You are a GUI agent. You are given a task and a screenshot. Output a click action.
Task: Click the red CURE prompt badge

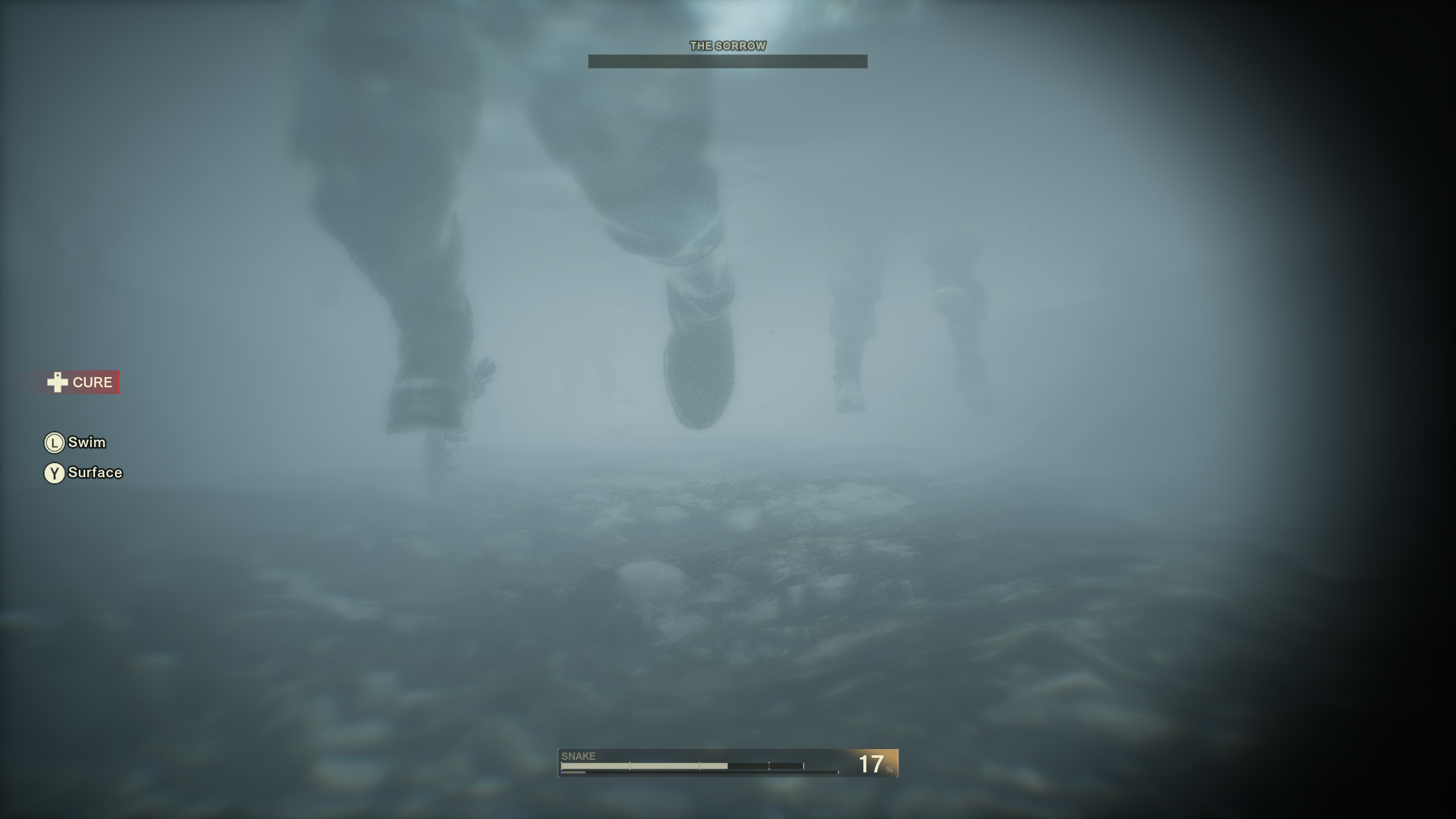click(x=92, y=382)
